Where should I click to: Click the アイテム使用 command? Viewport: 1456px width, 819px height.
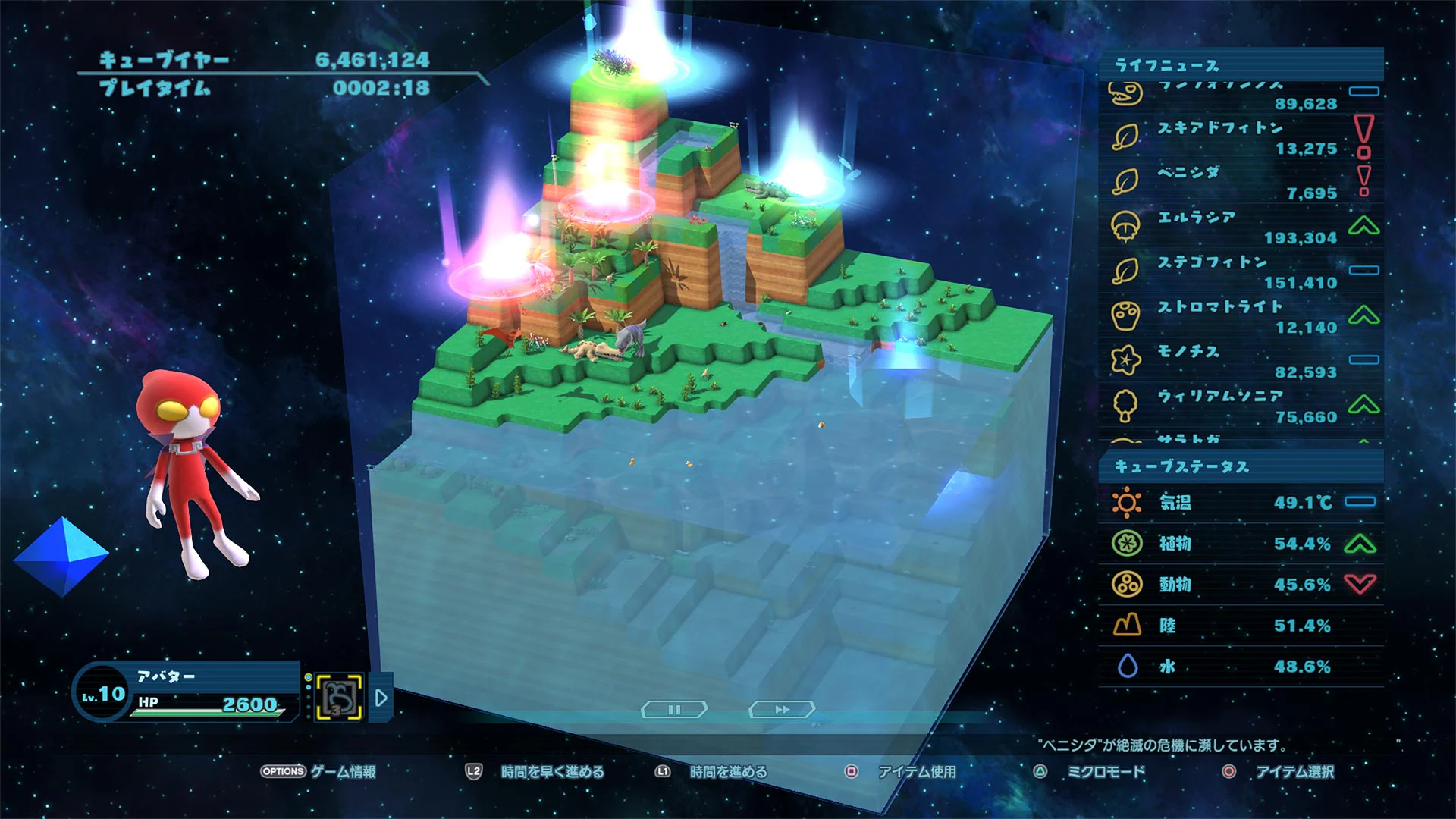click(917, 773)
